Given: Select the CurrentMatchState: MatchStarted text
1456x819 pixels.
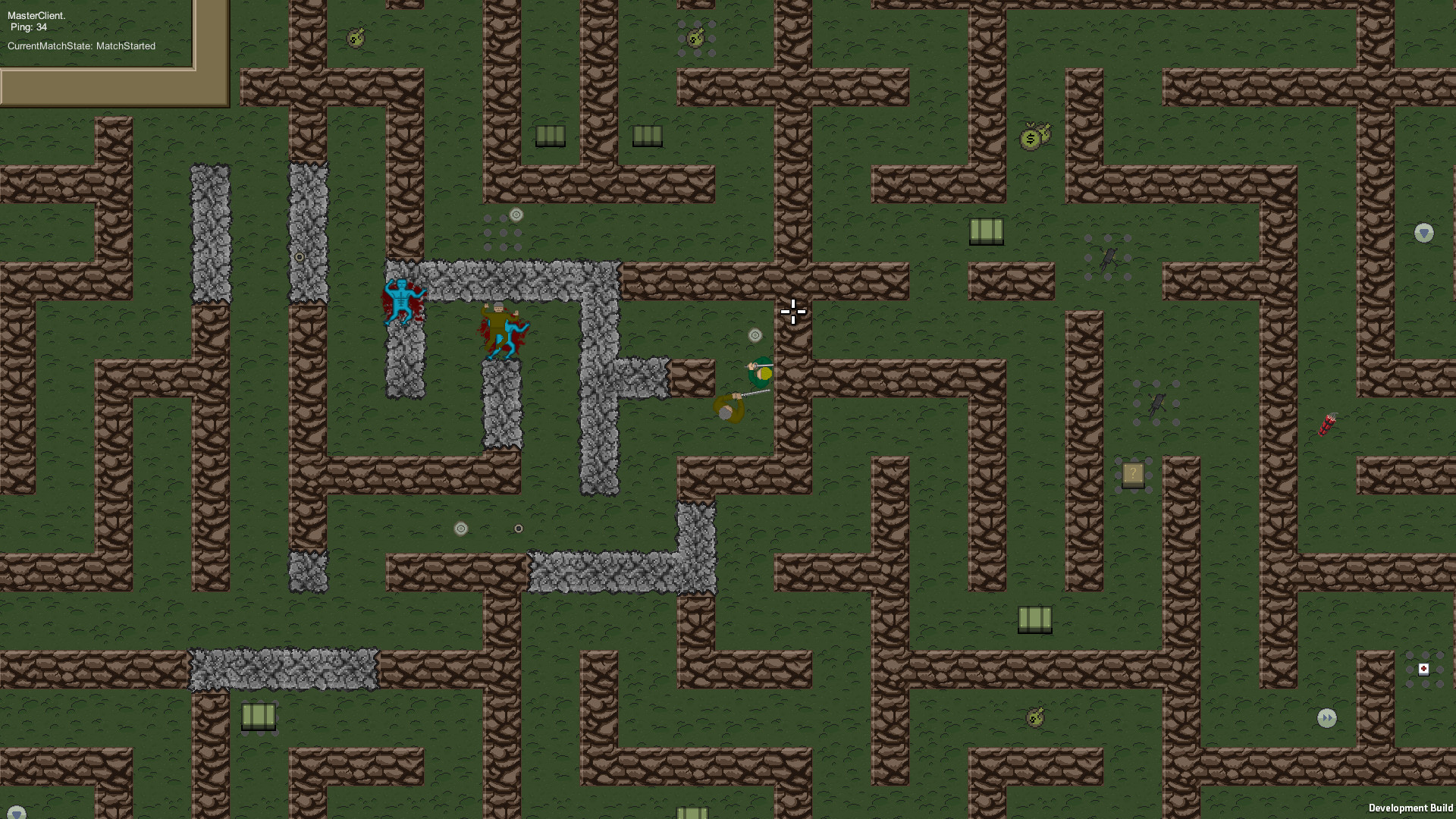Looking at the screenshot, I should click(80, 45).
